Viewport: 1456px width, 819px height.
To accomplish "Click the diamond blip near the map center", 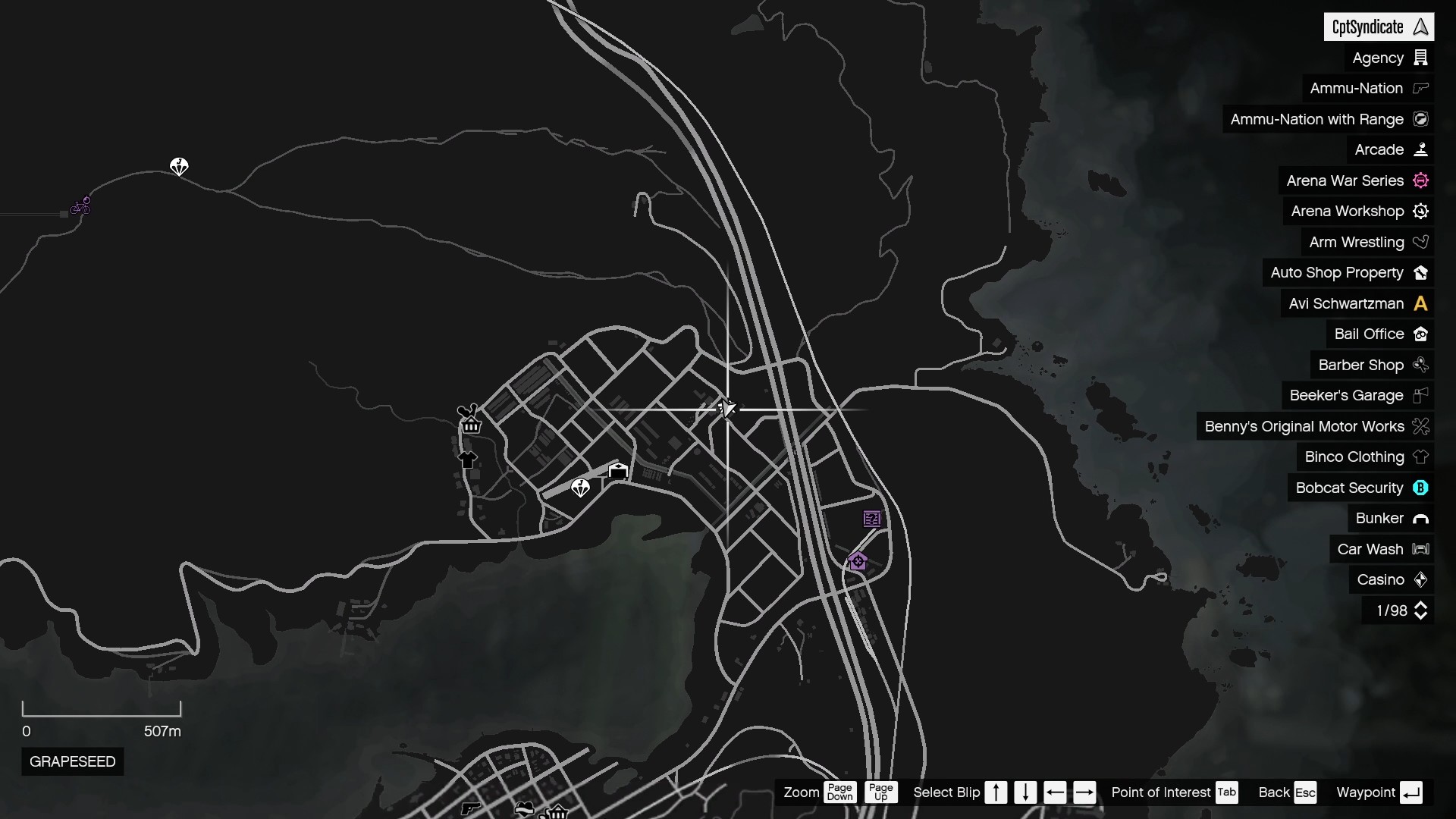I will 581,488.
